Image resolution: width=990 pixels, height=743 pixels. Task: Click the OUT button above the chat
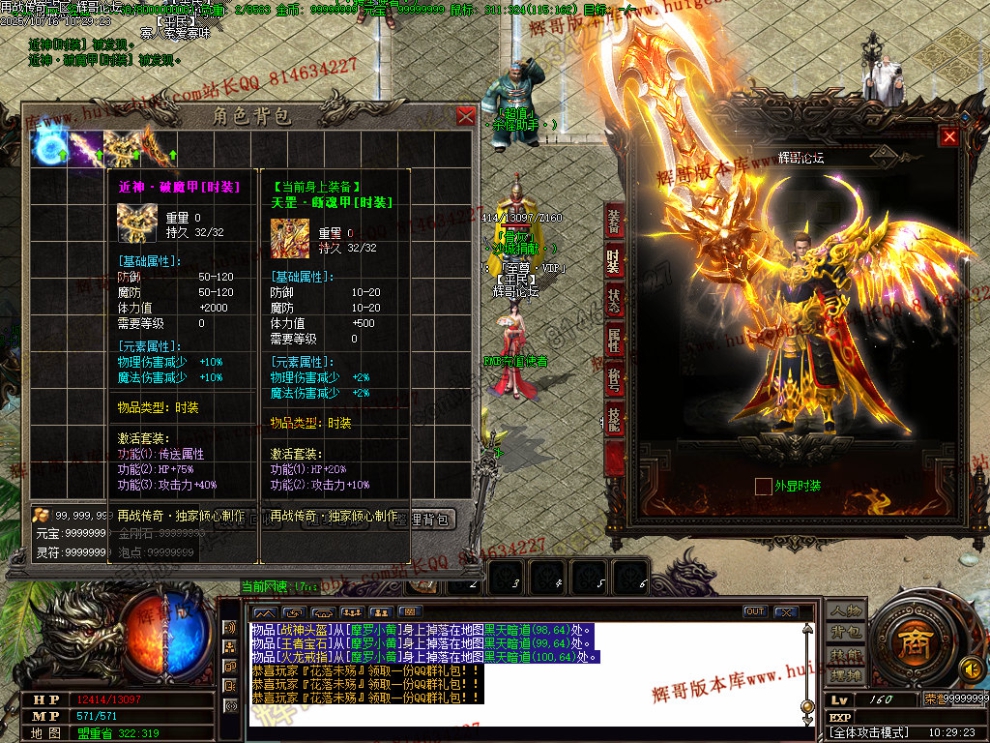coord(754,612)
